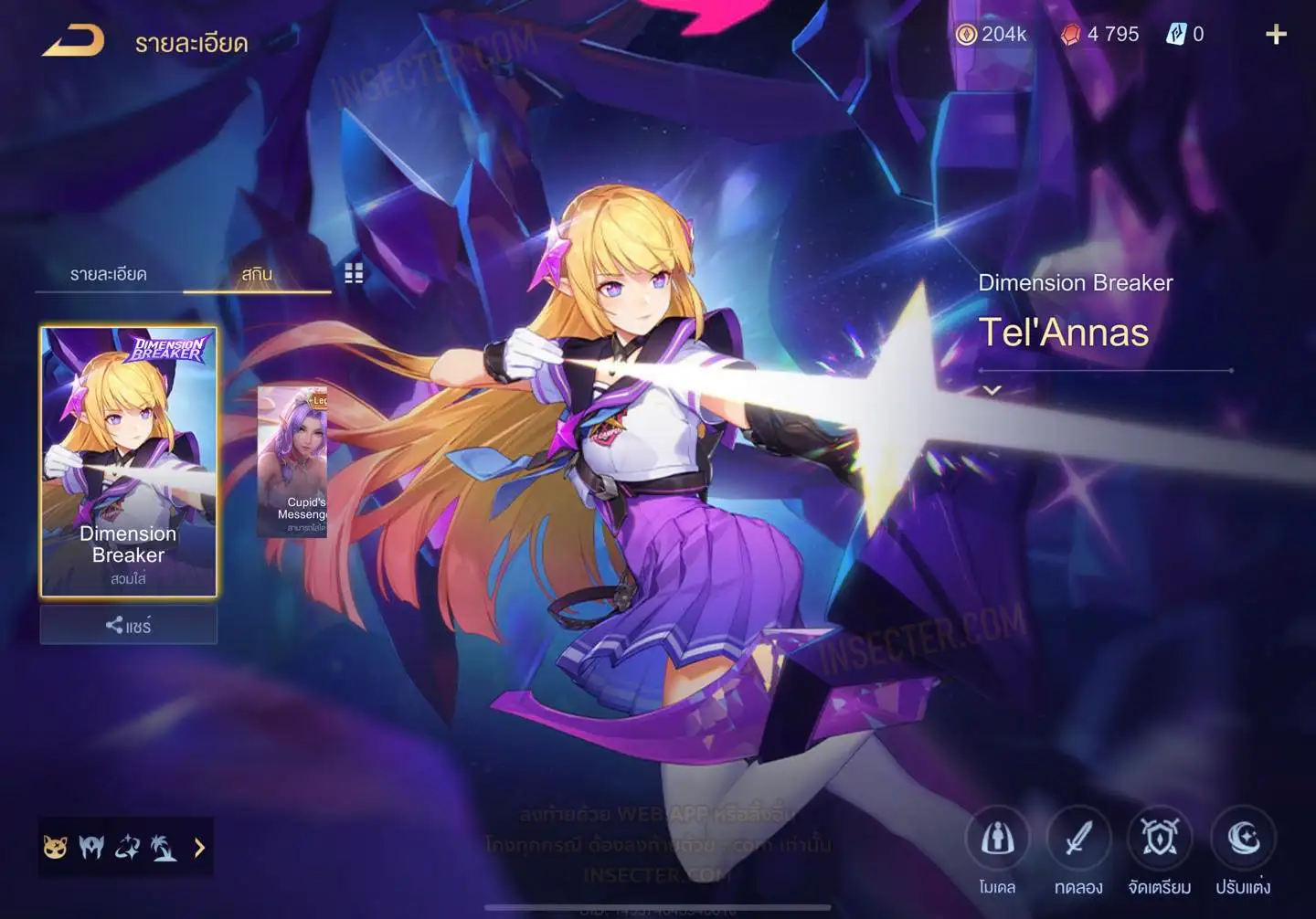Expand the icon bar with the gold chevron
The width and height of the screenshot is (1316, 919).
pos(199,848)
